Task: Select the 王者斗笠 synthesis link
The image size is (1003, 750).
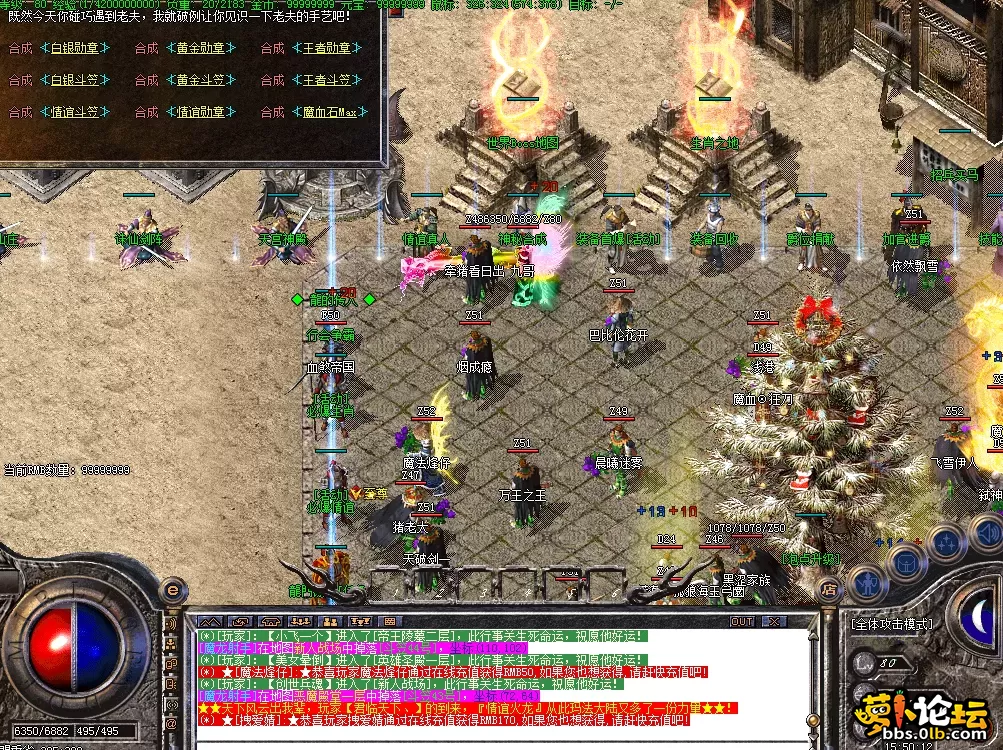Action: (x=327, y=80)
